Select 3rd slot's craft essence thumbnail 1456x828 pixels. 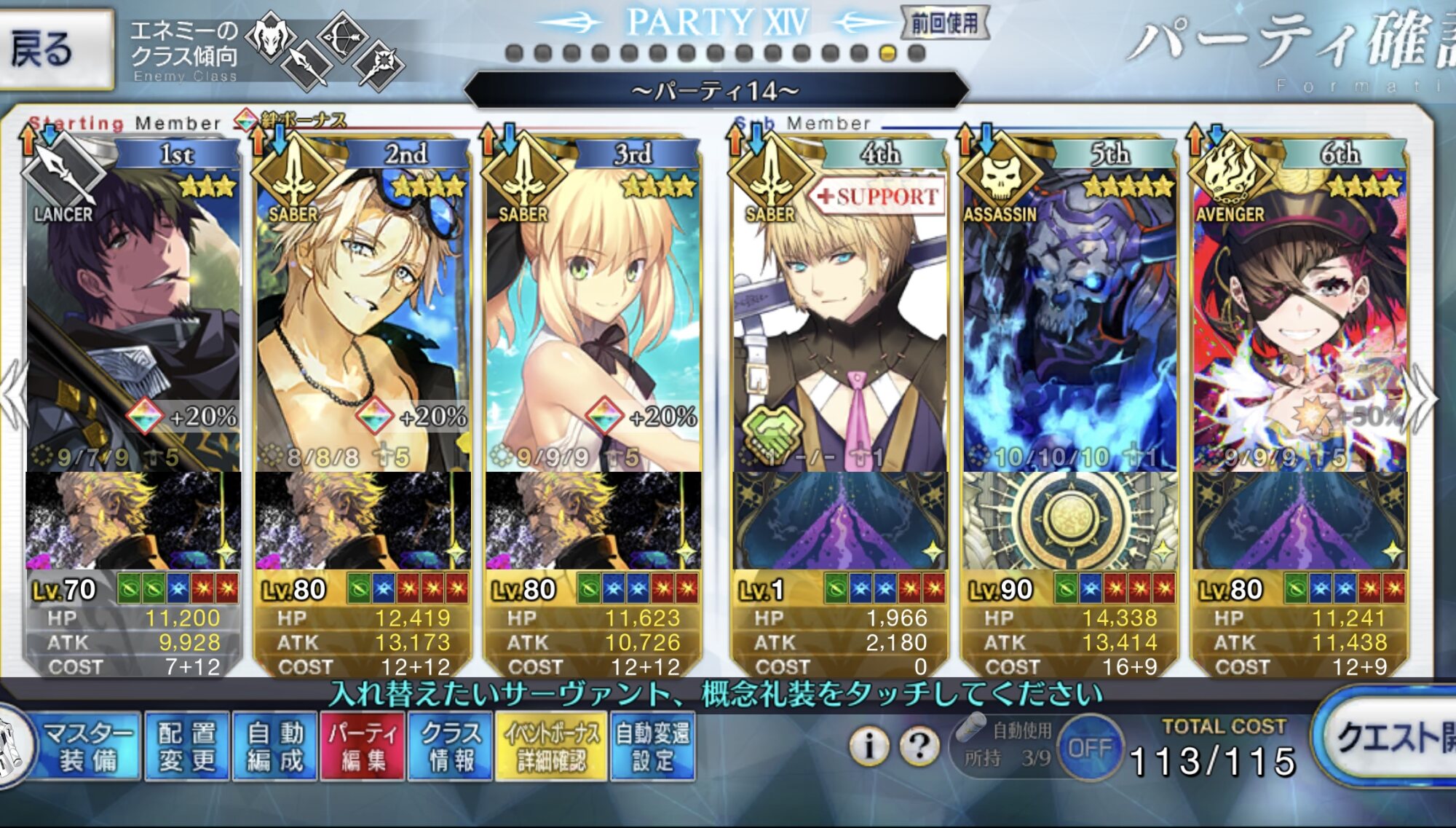click(x=593, y=520)
